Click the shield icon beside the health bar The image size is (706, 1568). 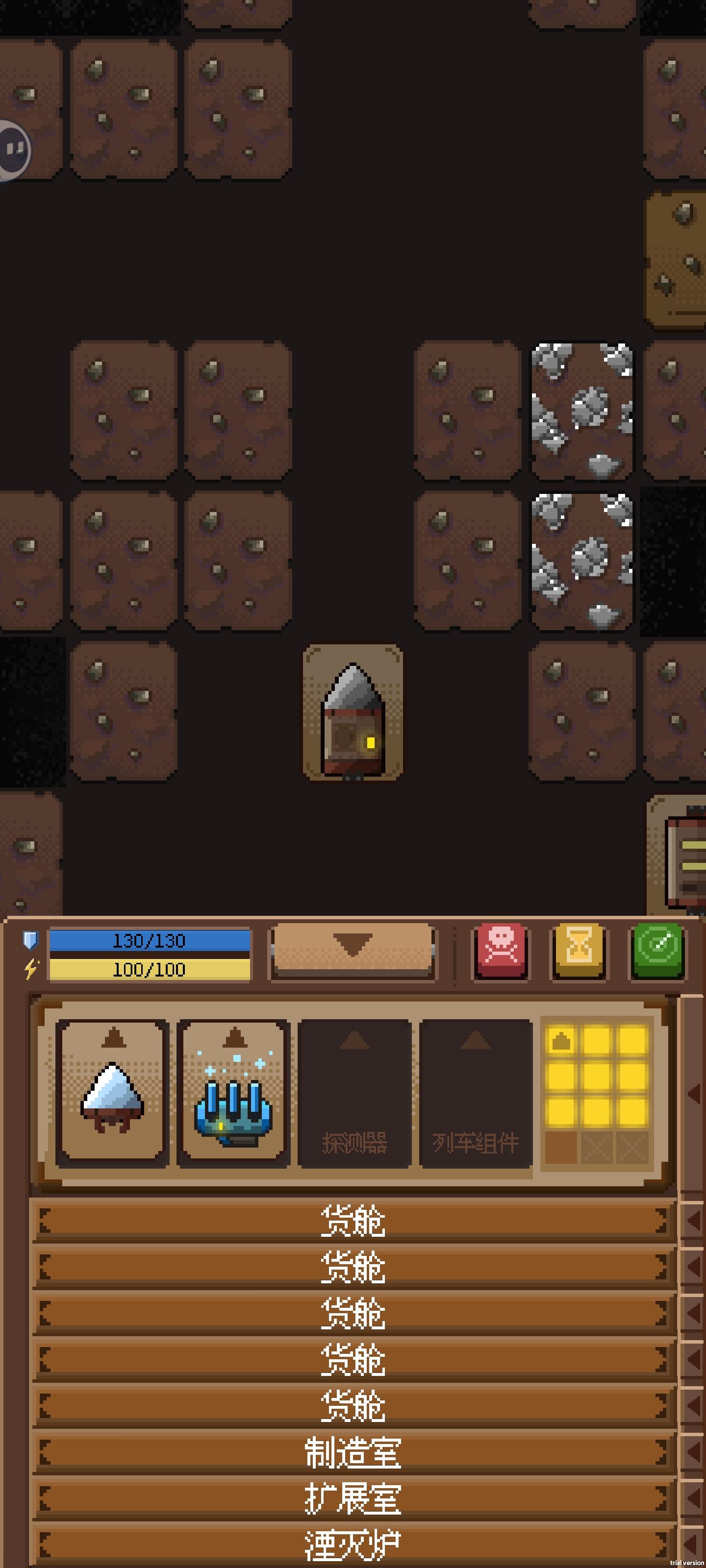tap(29, 940)
